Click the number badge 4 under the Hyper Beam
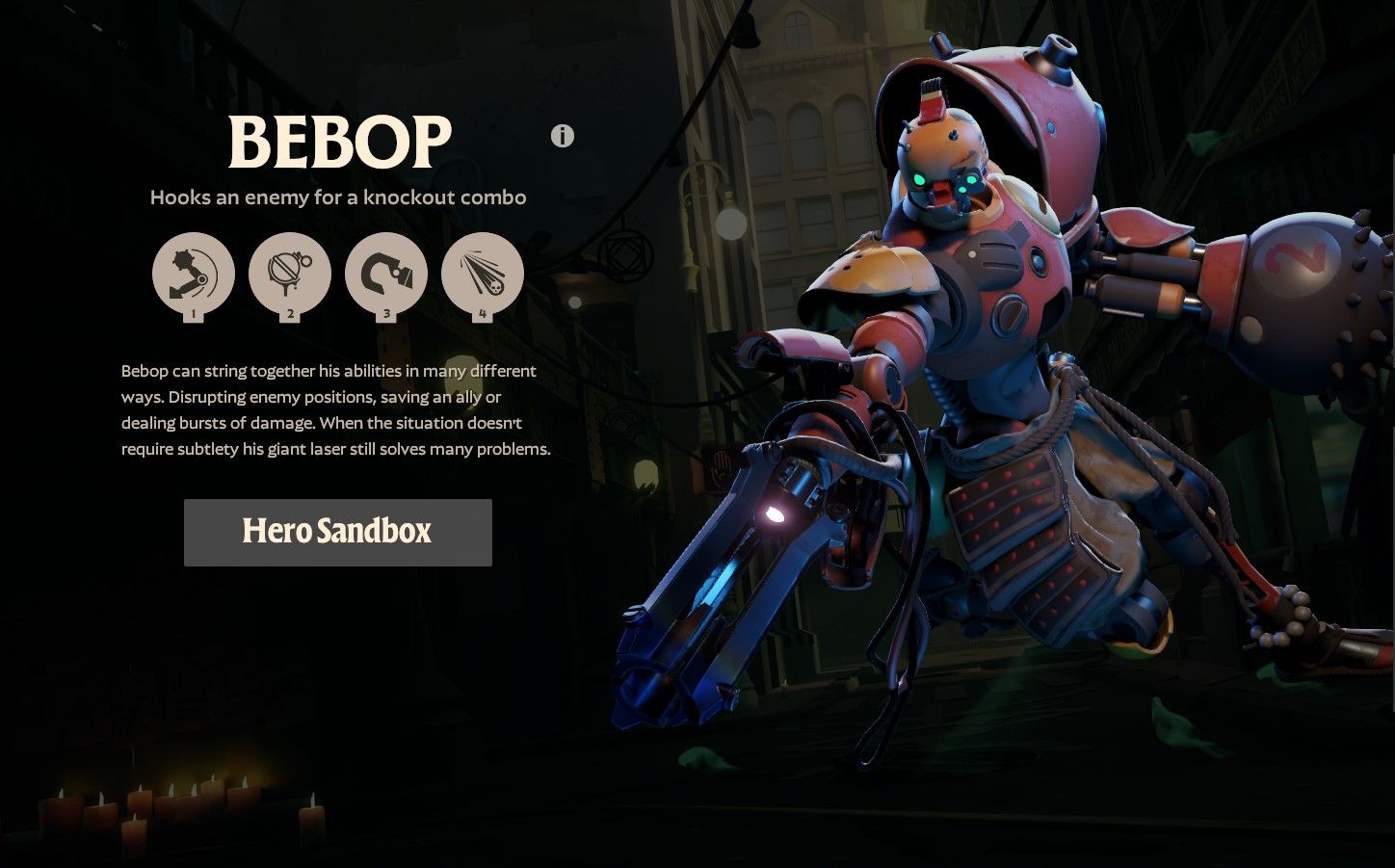Image resolution: width=1395 pixels, height=868 pixels. click(x=483, y=314)
